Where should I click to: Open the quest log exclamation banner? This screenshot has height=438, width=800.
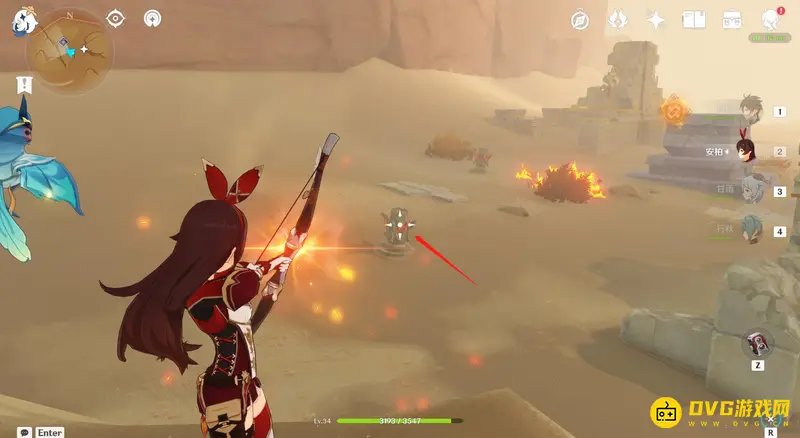tap(24, 84)
